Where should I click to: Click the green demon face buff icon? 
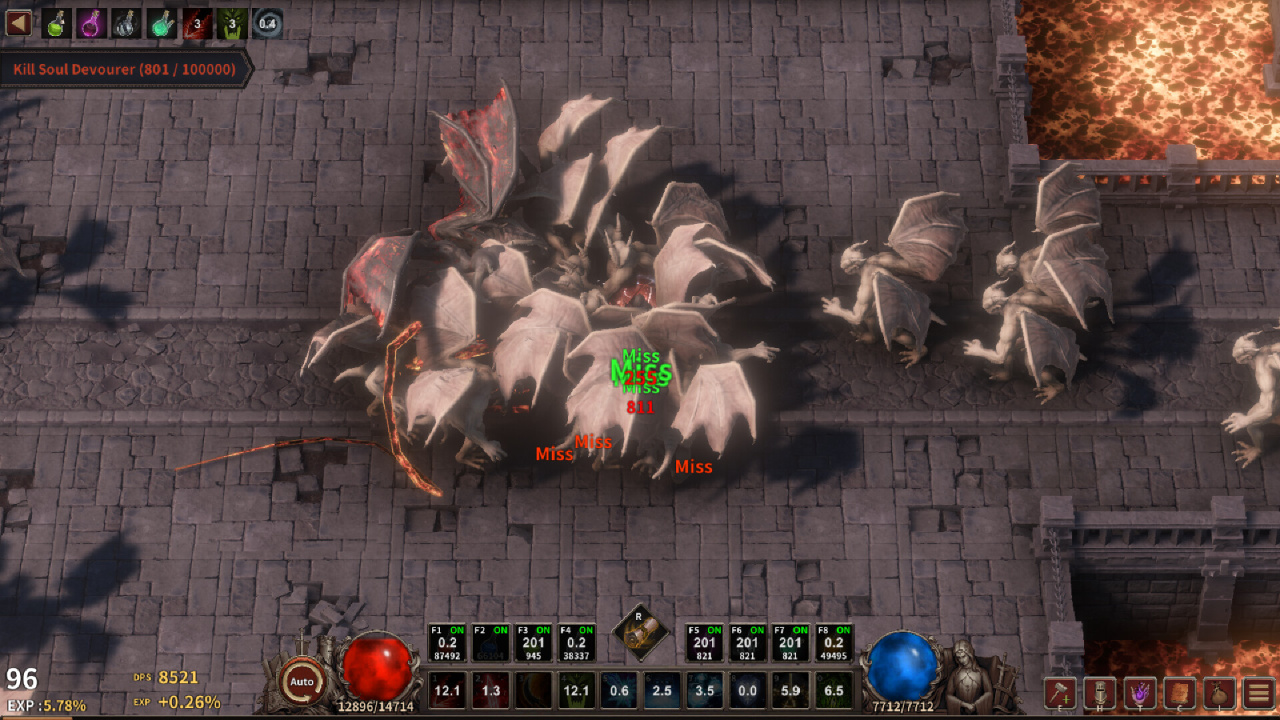point(232,23)
